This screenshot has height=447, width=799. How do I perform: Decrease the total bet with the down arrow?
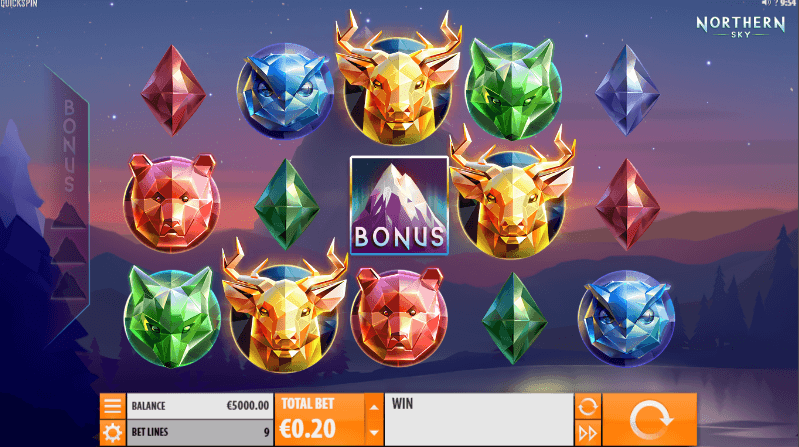(x=373, y=433)
